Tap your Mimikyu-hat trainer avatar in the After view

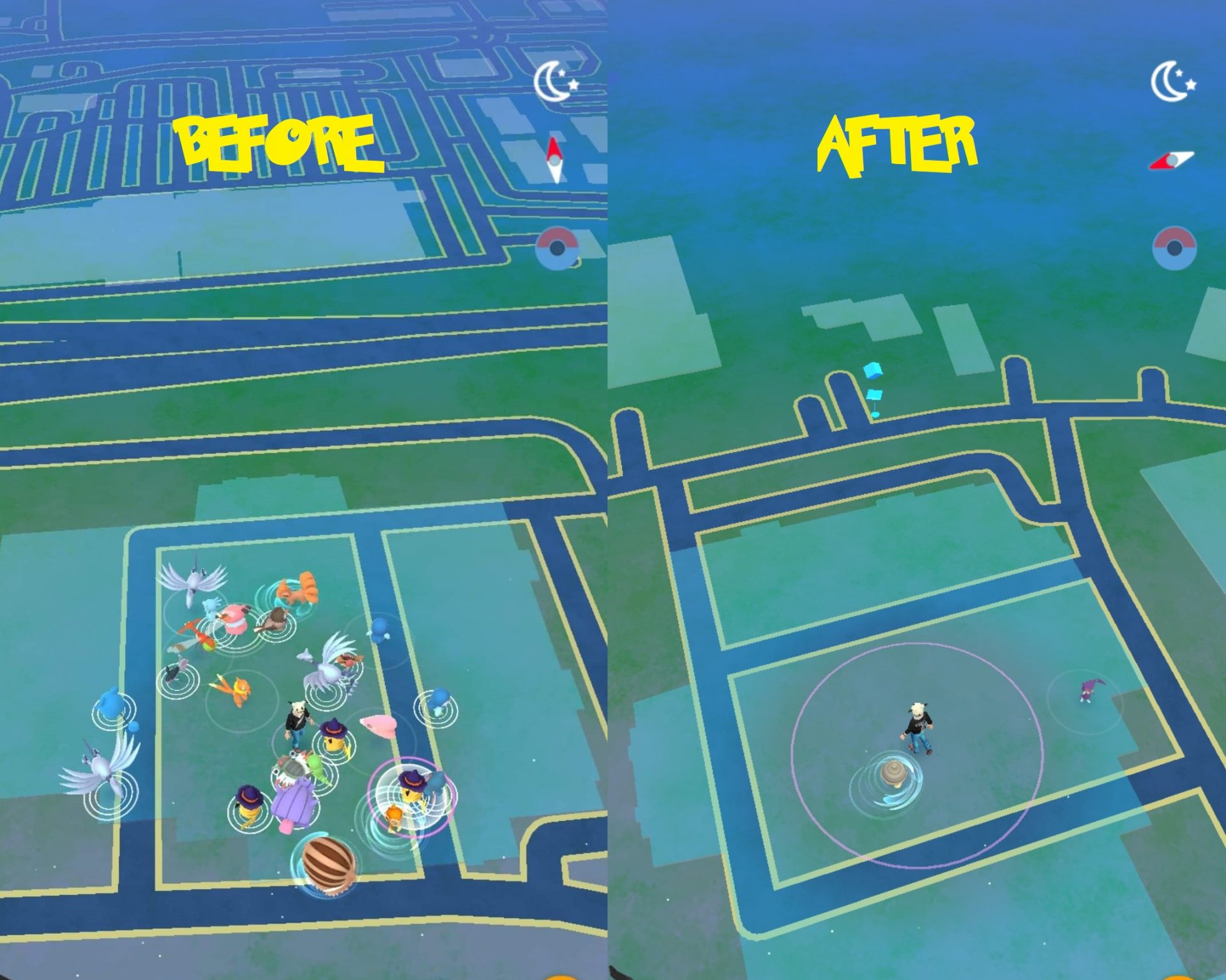pyautogui.click(x=918, y=727)
